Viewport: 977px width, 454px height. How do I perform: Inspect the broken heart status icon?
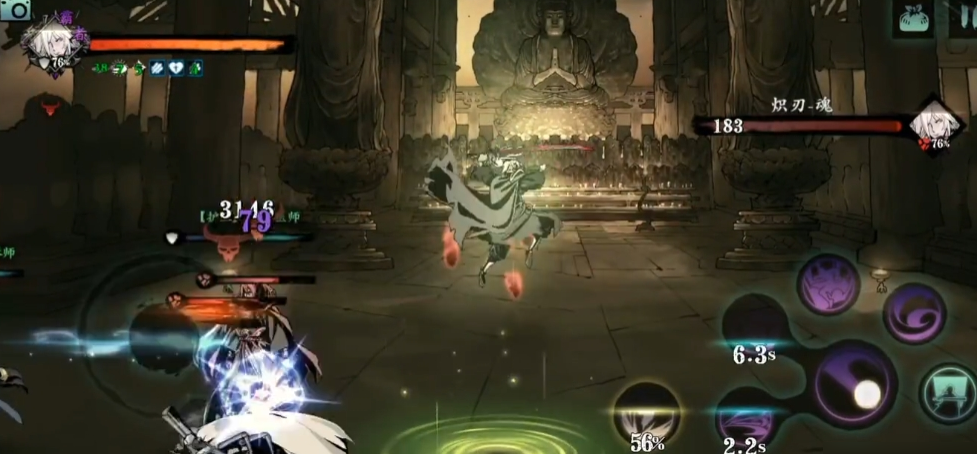point(175,68)
